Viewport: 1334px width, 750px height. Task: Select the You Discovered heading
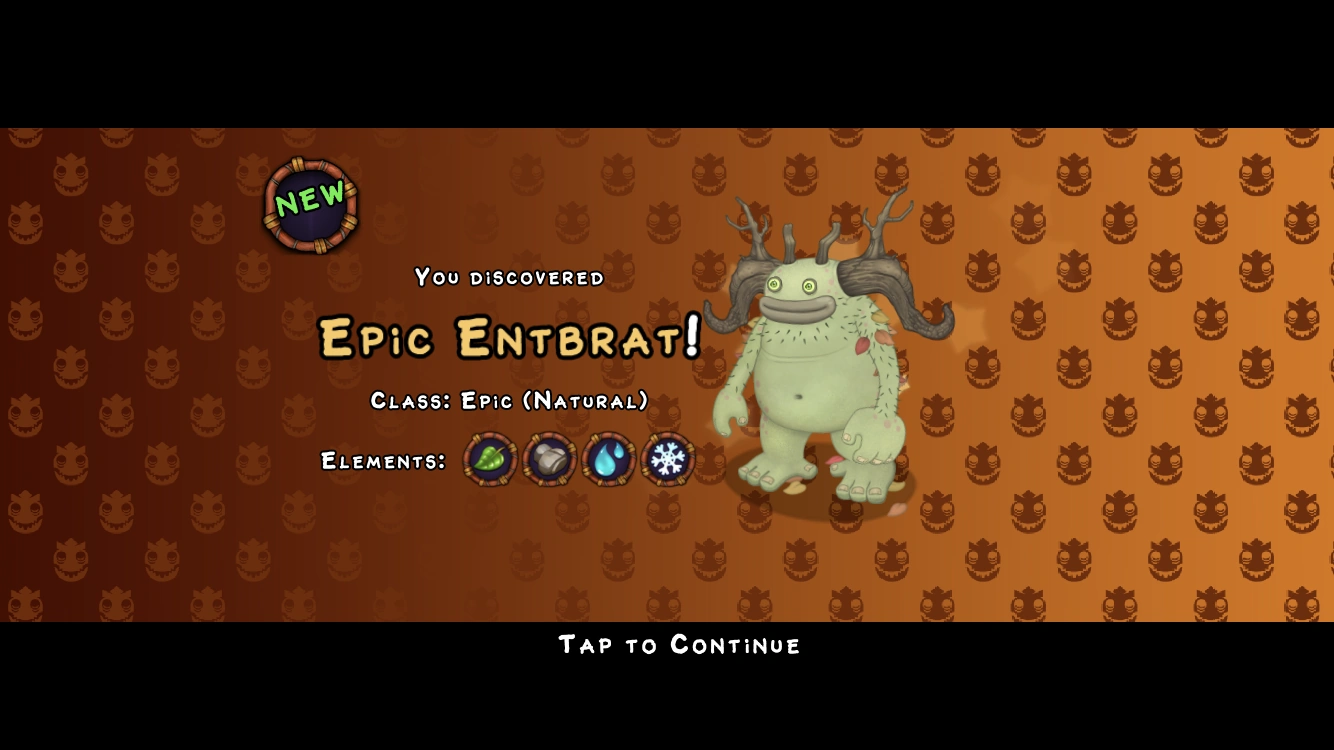coord(508,278)
